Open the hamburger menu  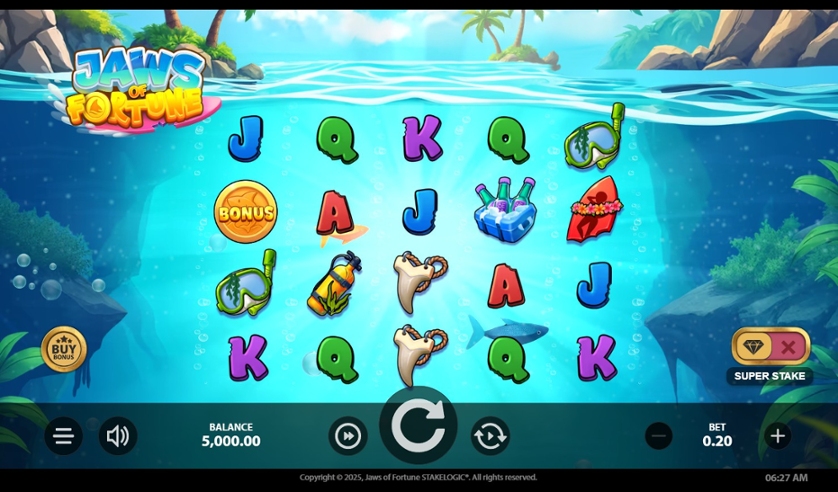coord(63,436)
